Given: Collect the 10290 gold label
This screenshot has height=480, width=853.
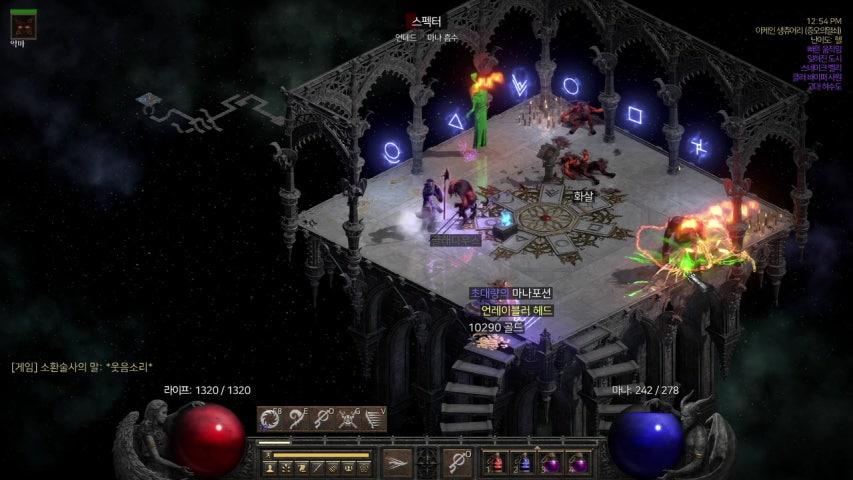Looking at the screenshot, I should (497, 327).
